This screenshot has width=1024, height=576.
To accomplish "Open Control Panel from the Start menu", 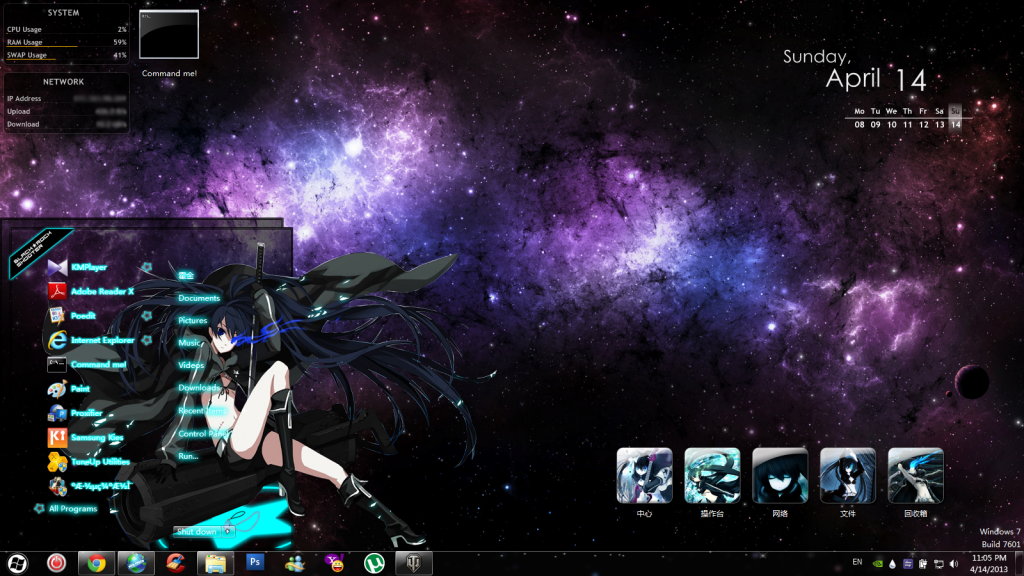I will pos(202,434).
